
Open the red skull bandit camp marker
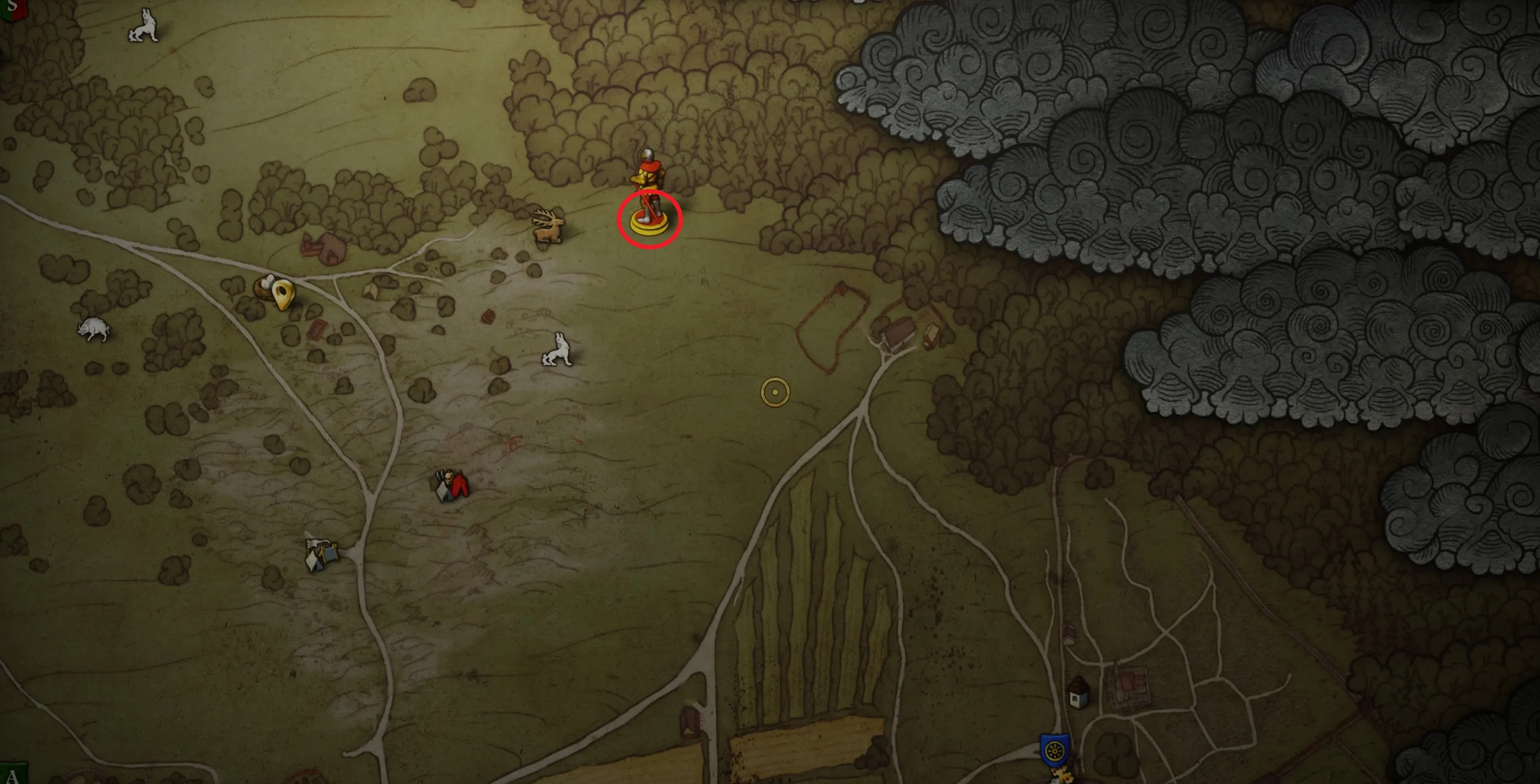451,485
